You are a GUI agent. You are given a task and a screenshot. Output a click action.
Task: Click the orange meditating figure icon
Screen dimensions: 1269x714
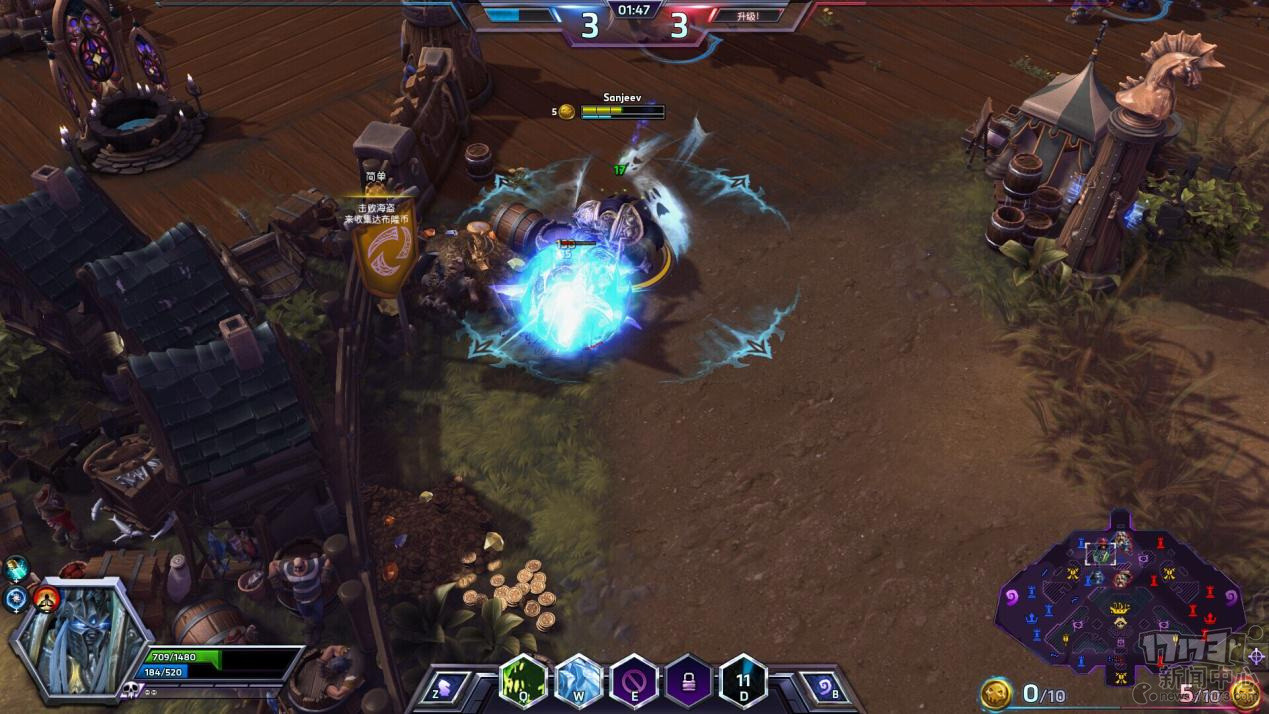tap(46, 599)
